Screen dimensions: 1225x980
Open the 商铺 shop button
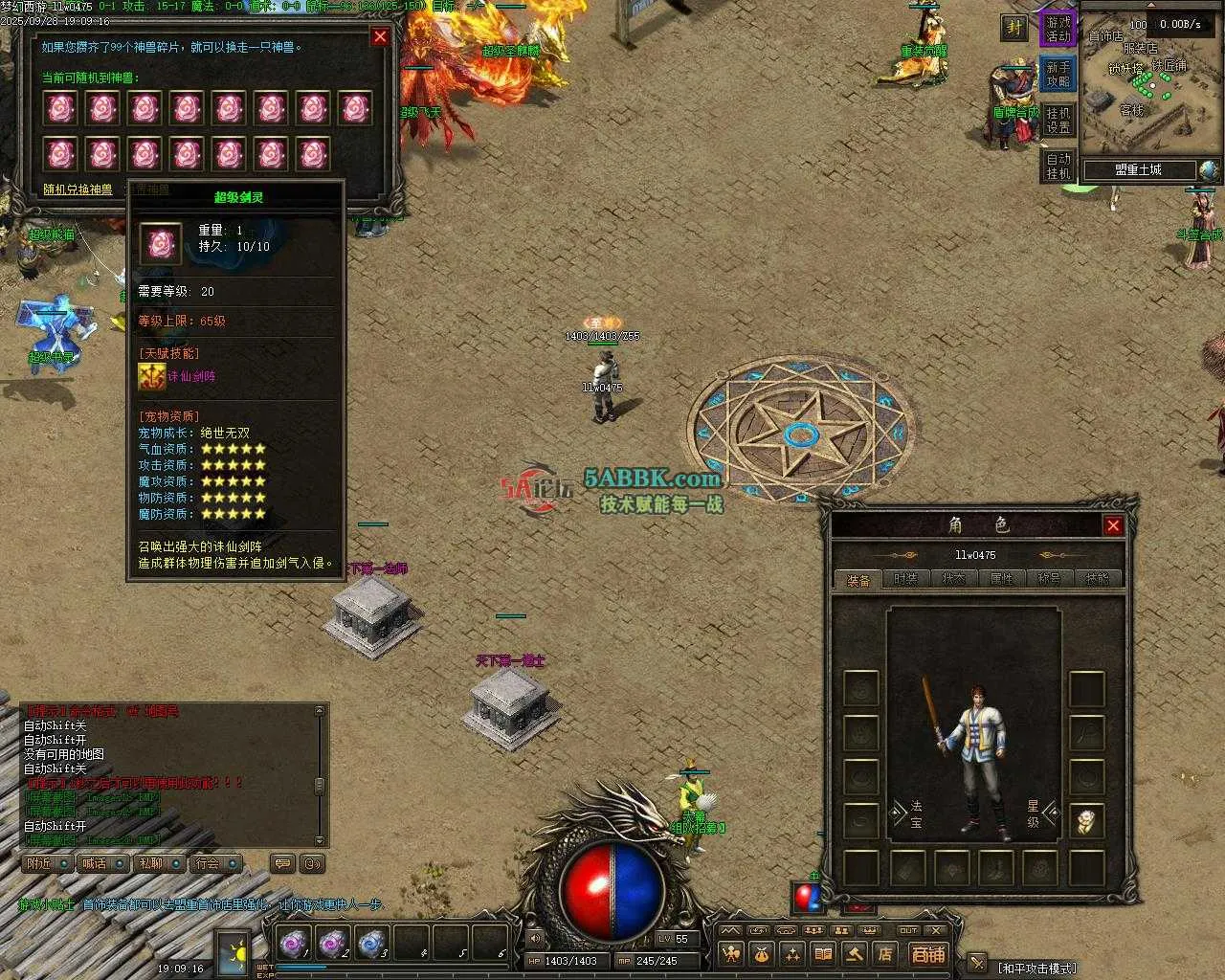(x=927, y=953)
